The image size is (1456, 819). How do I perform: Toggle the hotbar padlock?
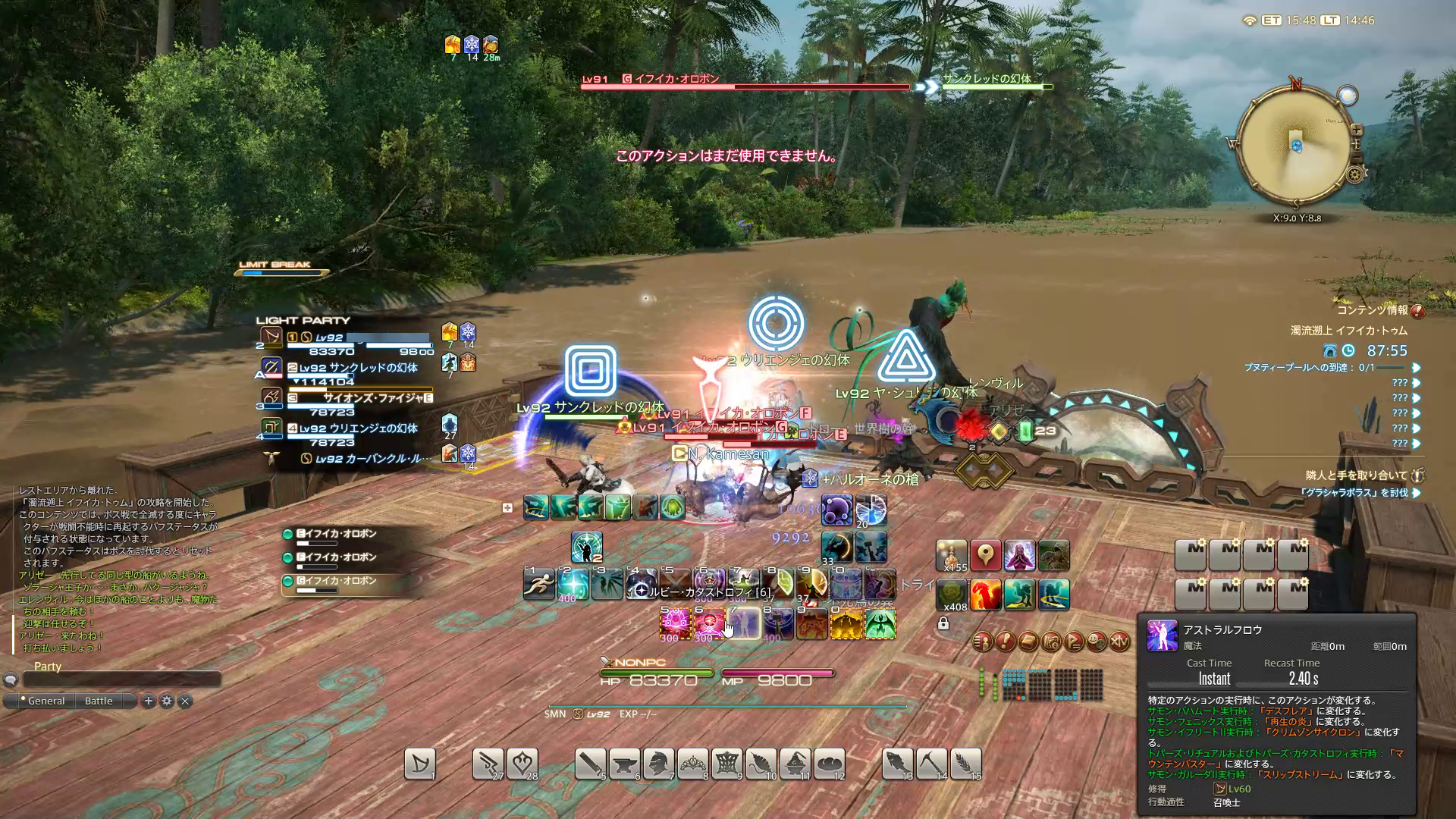[943, 623]
